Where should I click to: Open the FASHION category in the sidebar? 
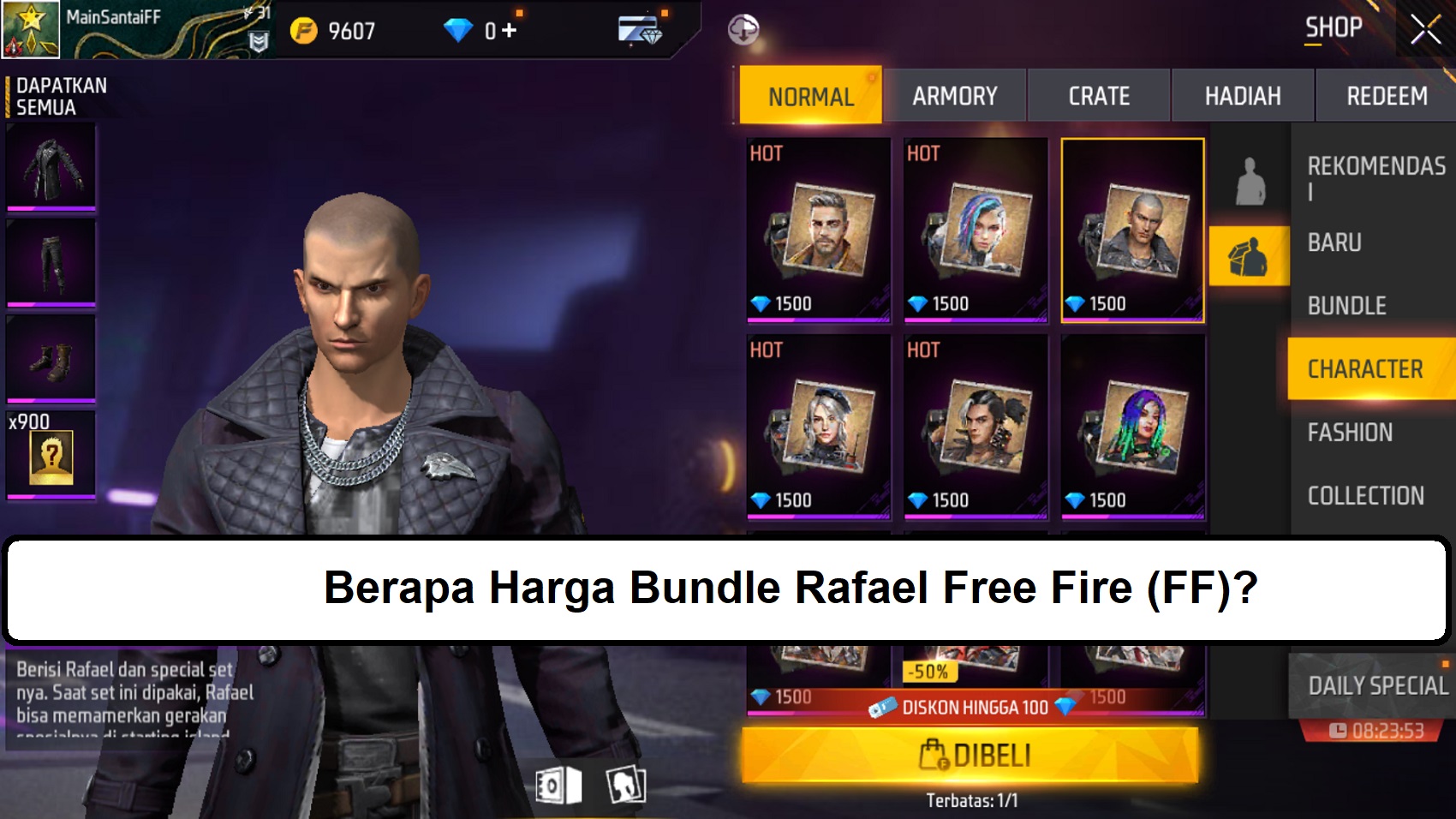(1352, 433)
